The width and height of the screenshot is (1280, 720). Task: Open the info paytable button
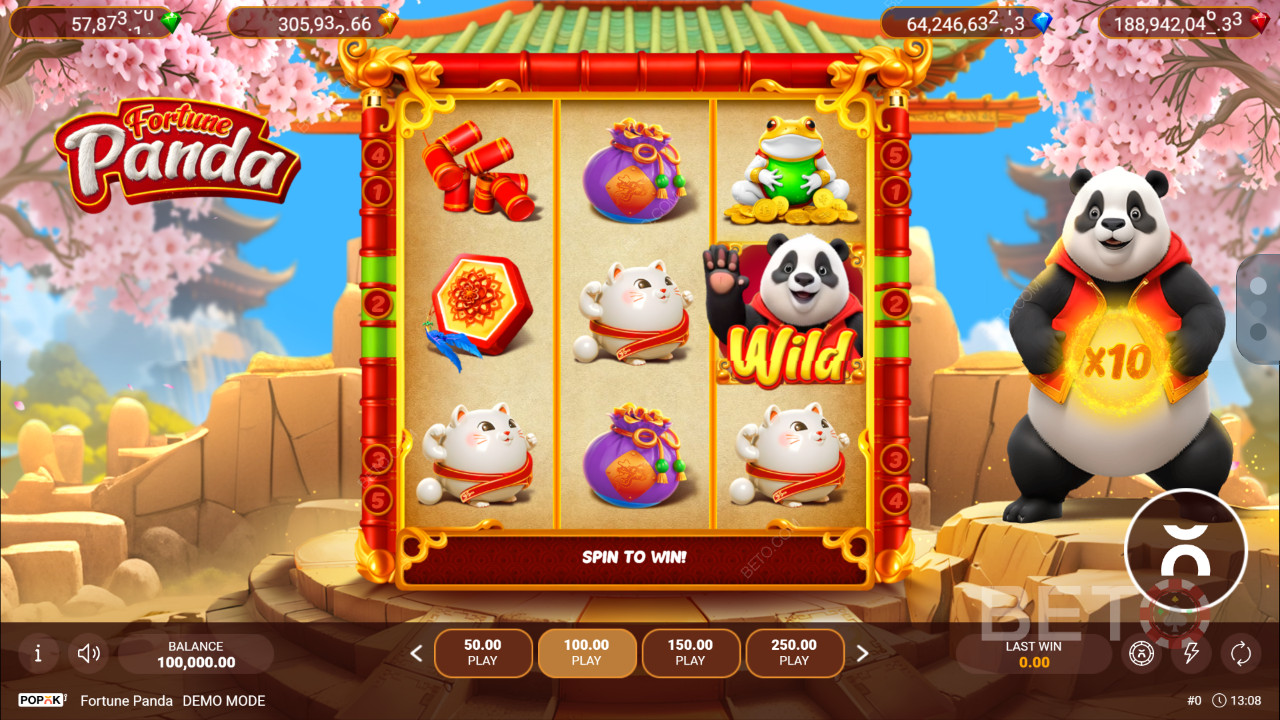tap(38, 654)
